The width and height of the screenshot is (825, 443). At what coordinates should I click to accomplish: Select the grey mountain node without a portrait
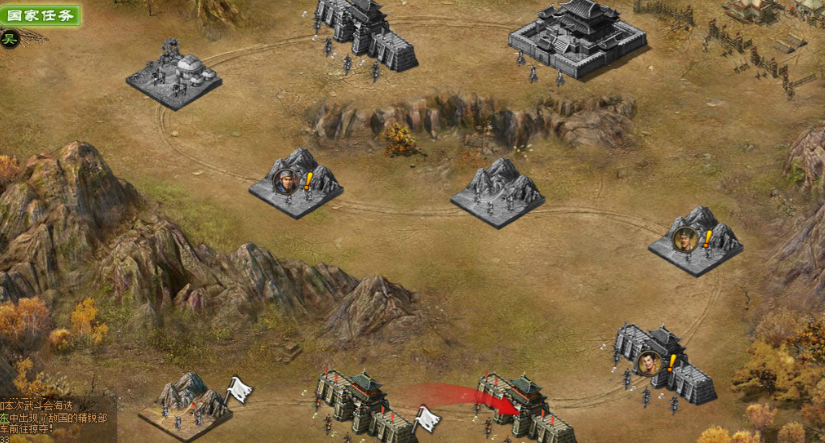pyautogui.click(x=497, y=190)
